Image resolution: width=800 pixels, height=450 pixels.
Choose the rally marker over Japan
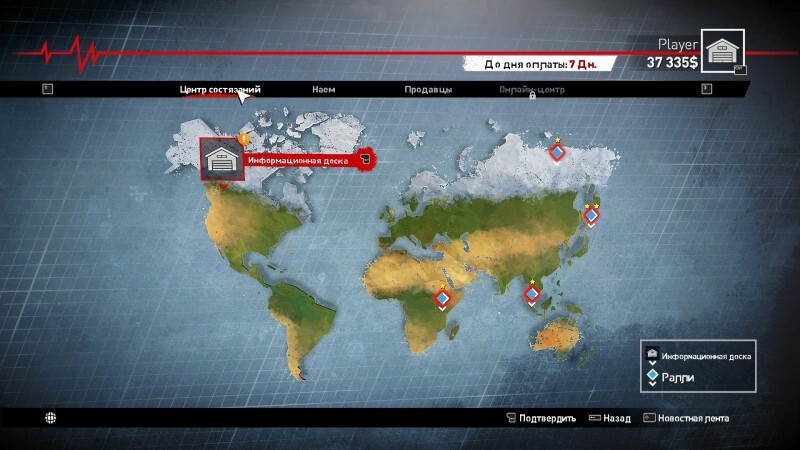[591, 214]
